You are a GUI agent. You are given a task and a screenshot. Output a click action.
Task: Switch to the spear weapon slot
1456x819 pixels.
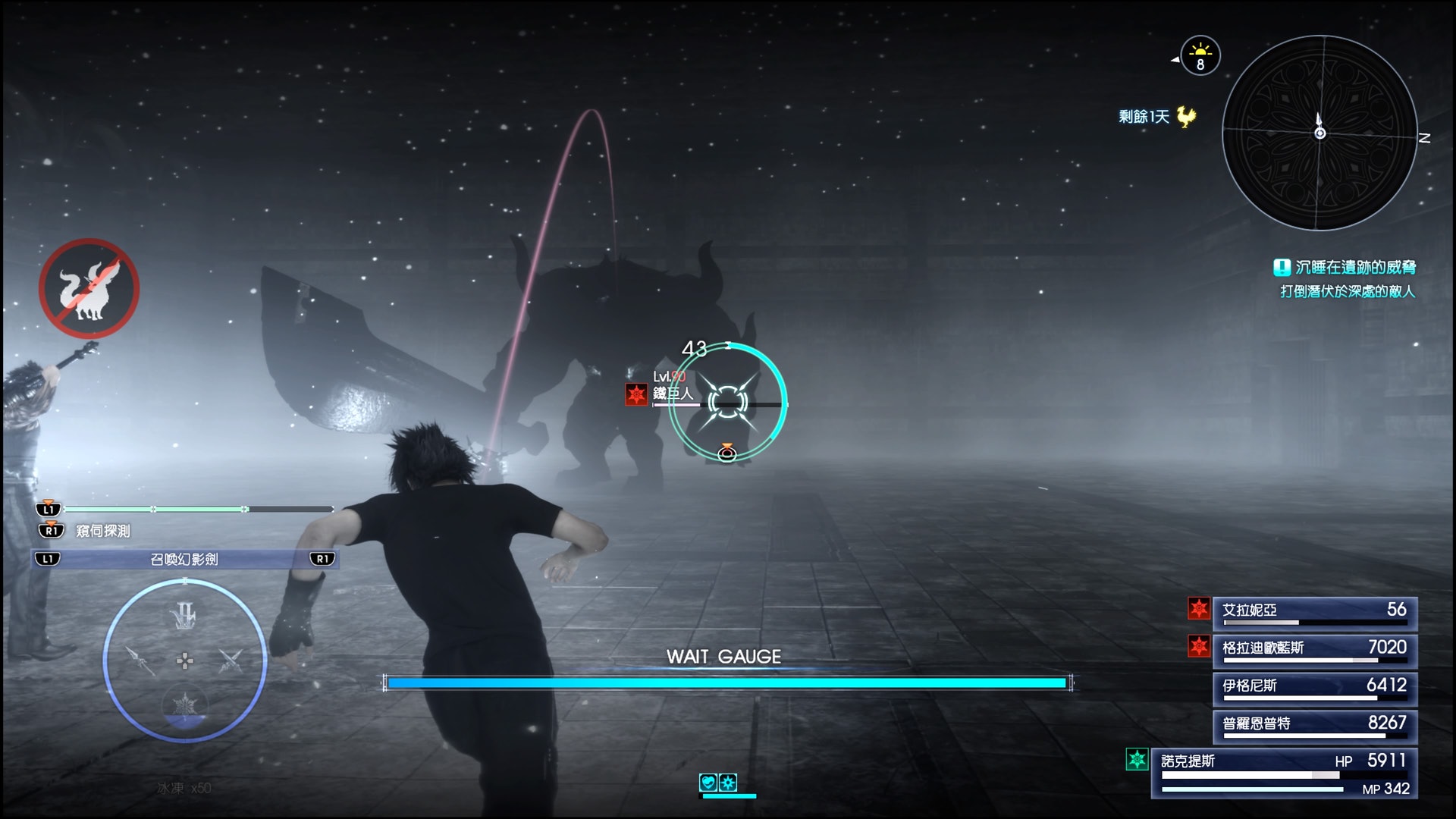(x=141, y=661)
